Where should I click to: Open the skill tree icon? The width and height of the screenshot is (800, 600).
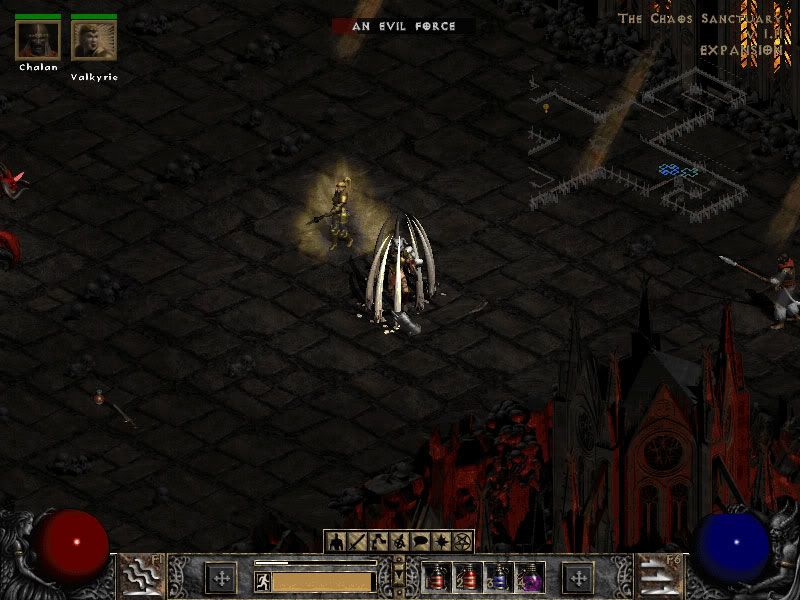click(377, 542)
